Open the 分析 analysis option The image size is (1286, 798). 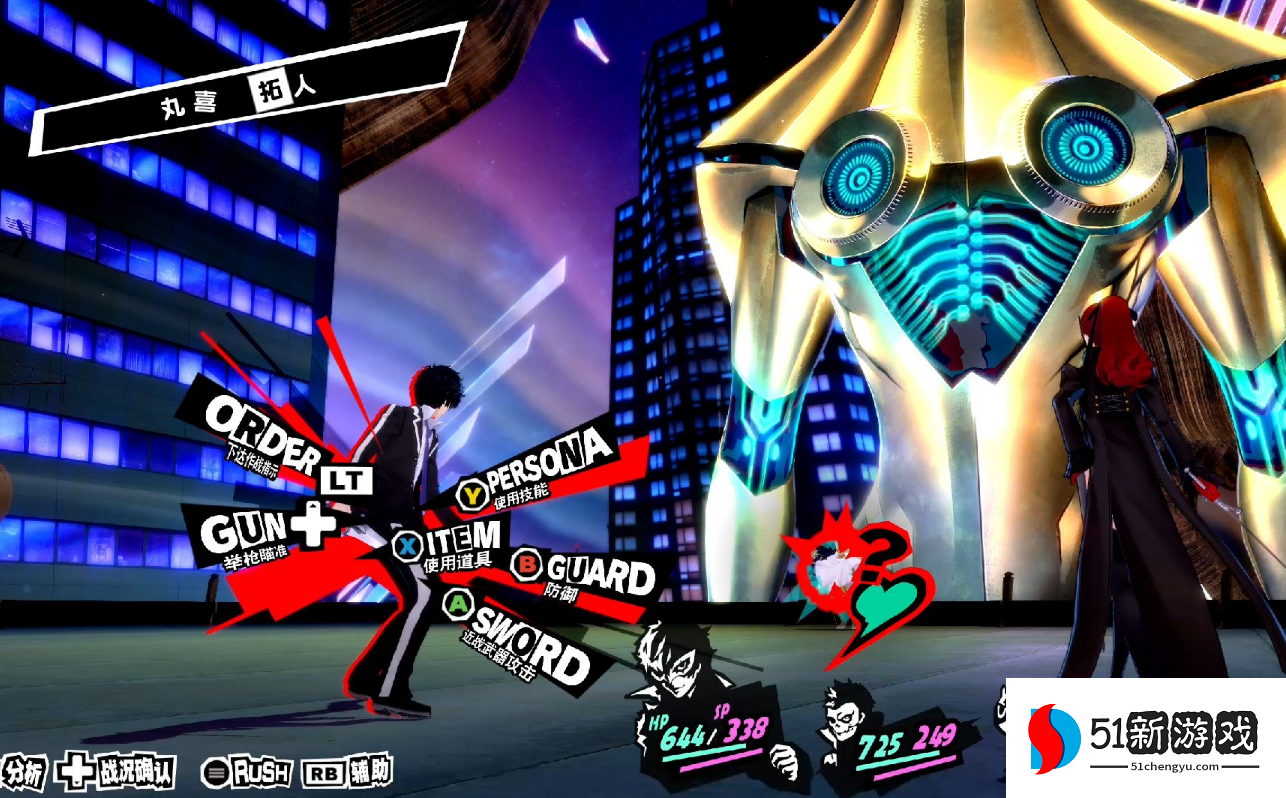click(x=23, y=773)
